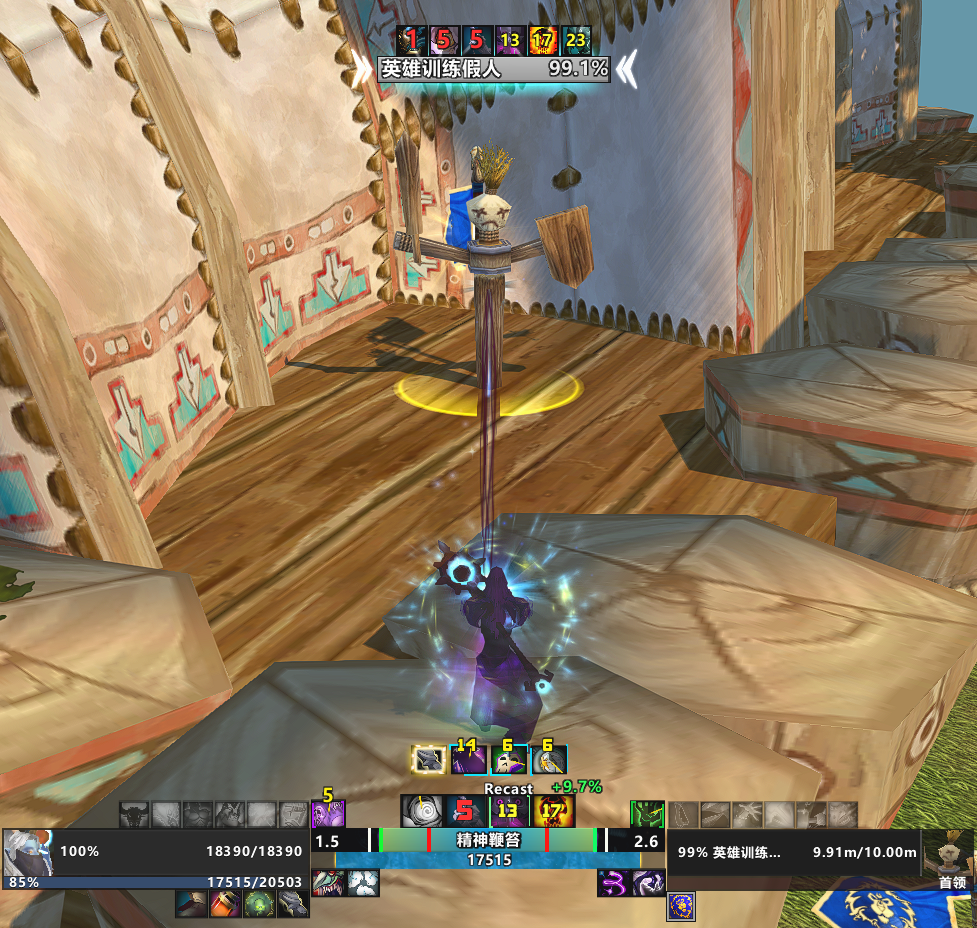Click the plague mask icon showing 6

pyautogui.click(x=508, y=760)
